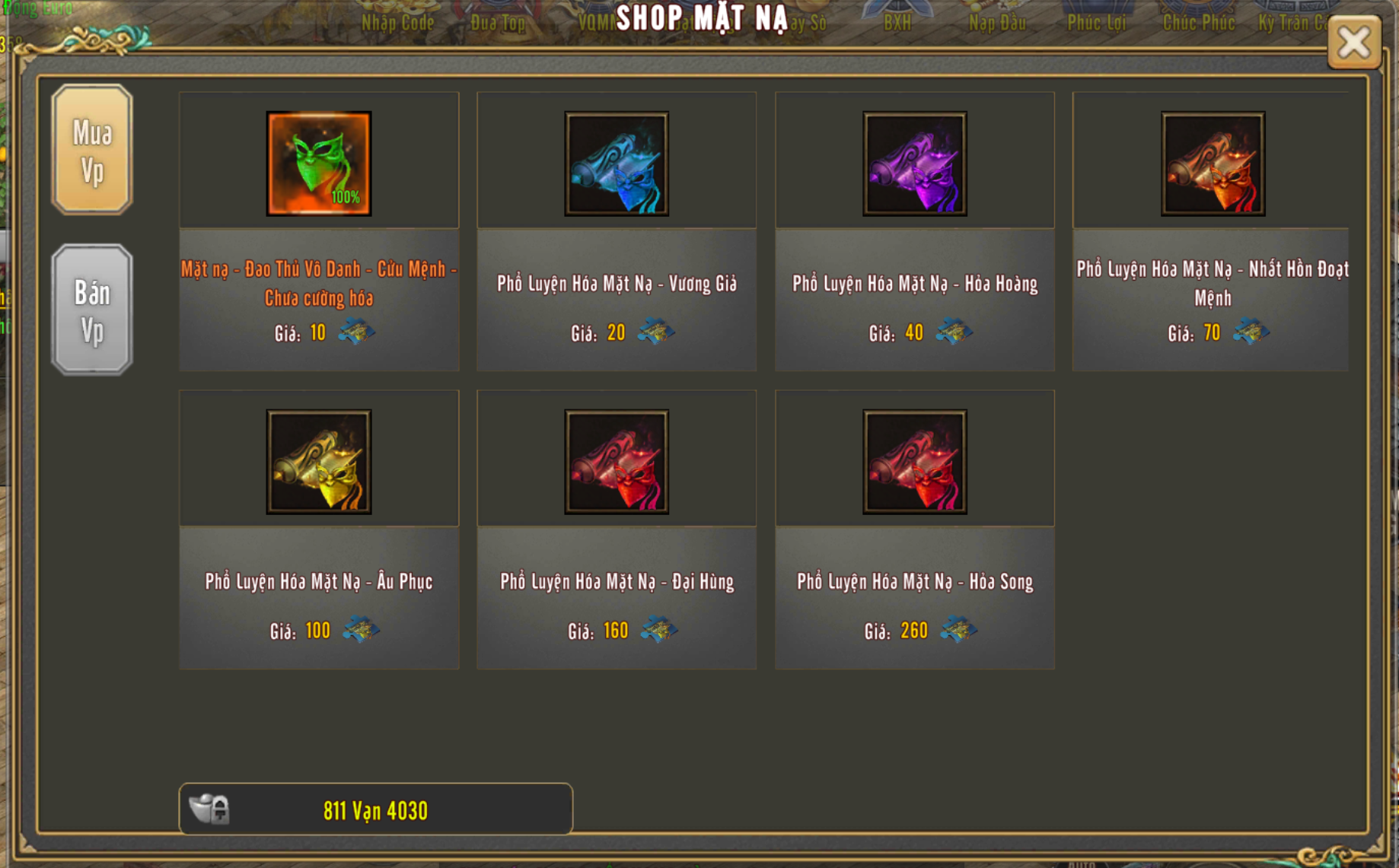Pick the purple Hỏa Hoàng recipe scroll
This screenshot has width=1399, height=868.
coord(914,164)
